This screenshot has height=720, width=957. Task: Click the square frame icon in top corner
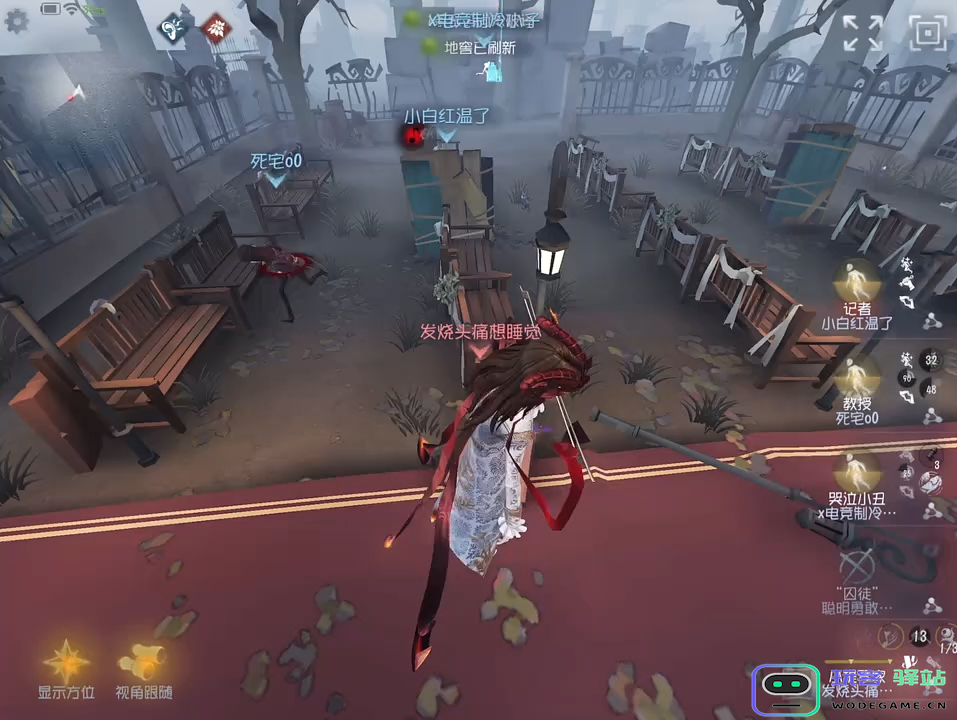[x=928, y=33]
